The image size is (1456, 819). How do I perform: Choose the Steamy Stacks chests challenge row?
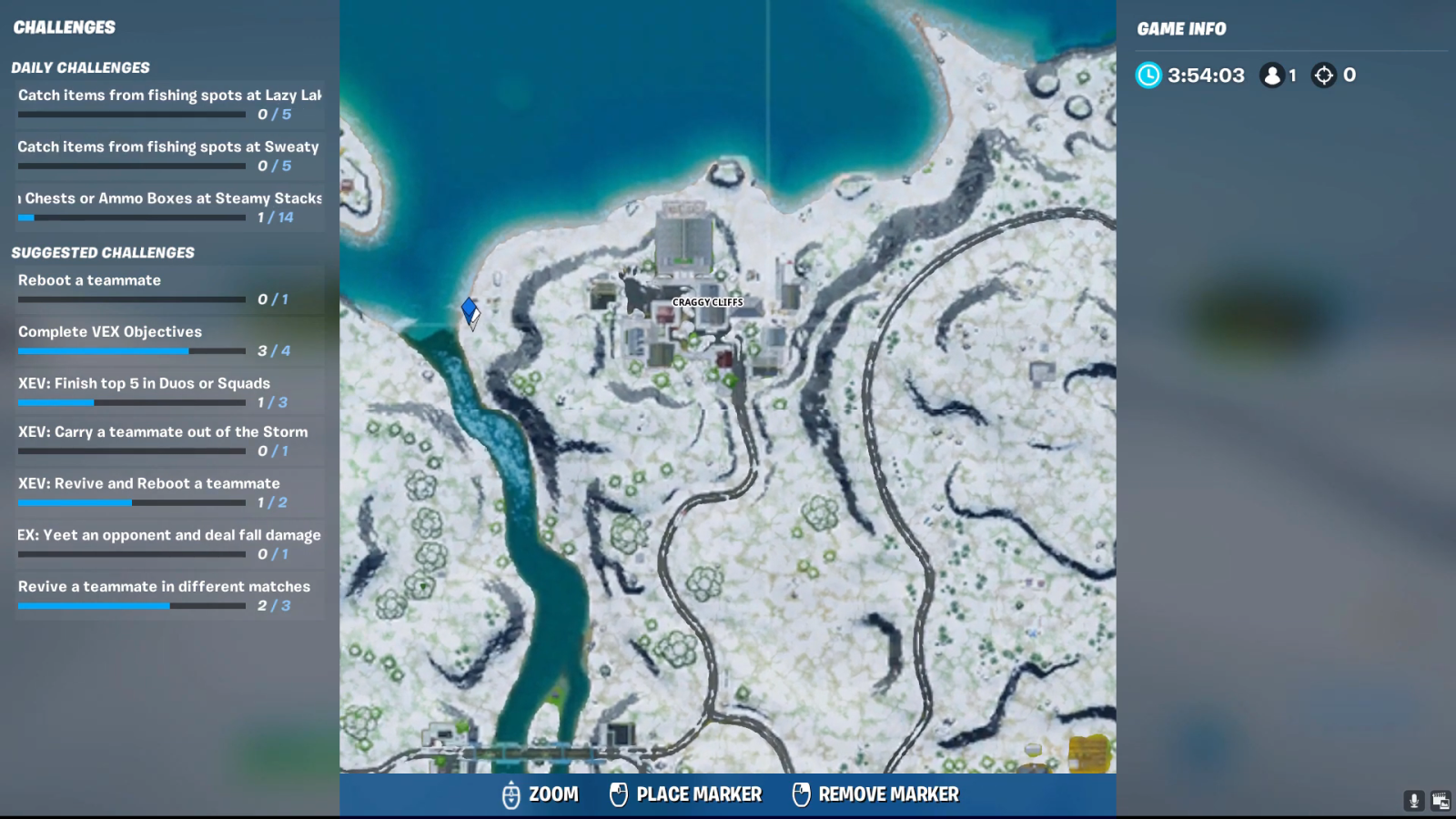click(x=169, y=207)
